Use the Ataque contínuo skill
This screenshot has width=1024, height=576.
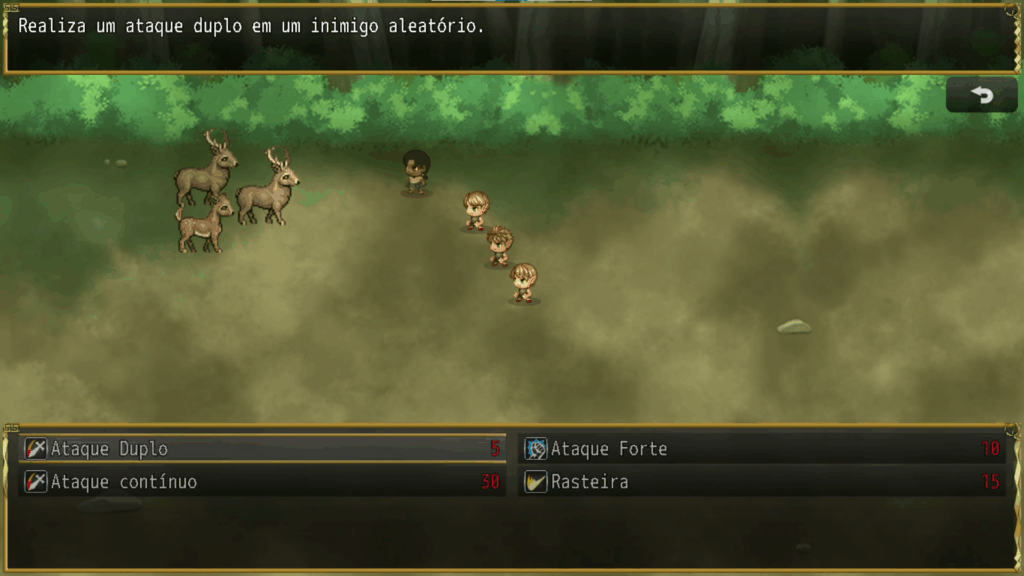pos(262,482)
